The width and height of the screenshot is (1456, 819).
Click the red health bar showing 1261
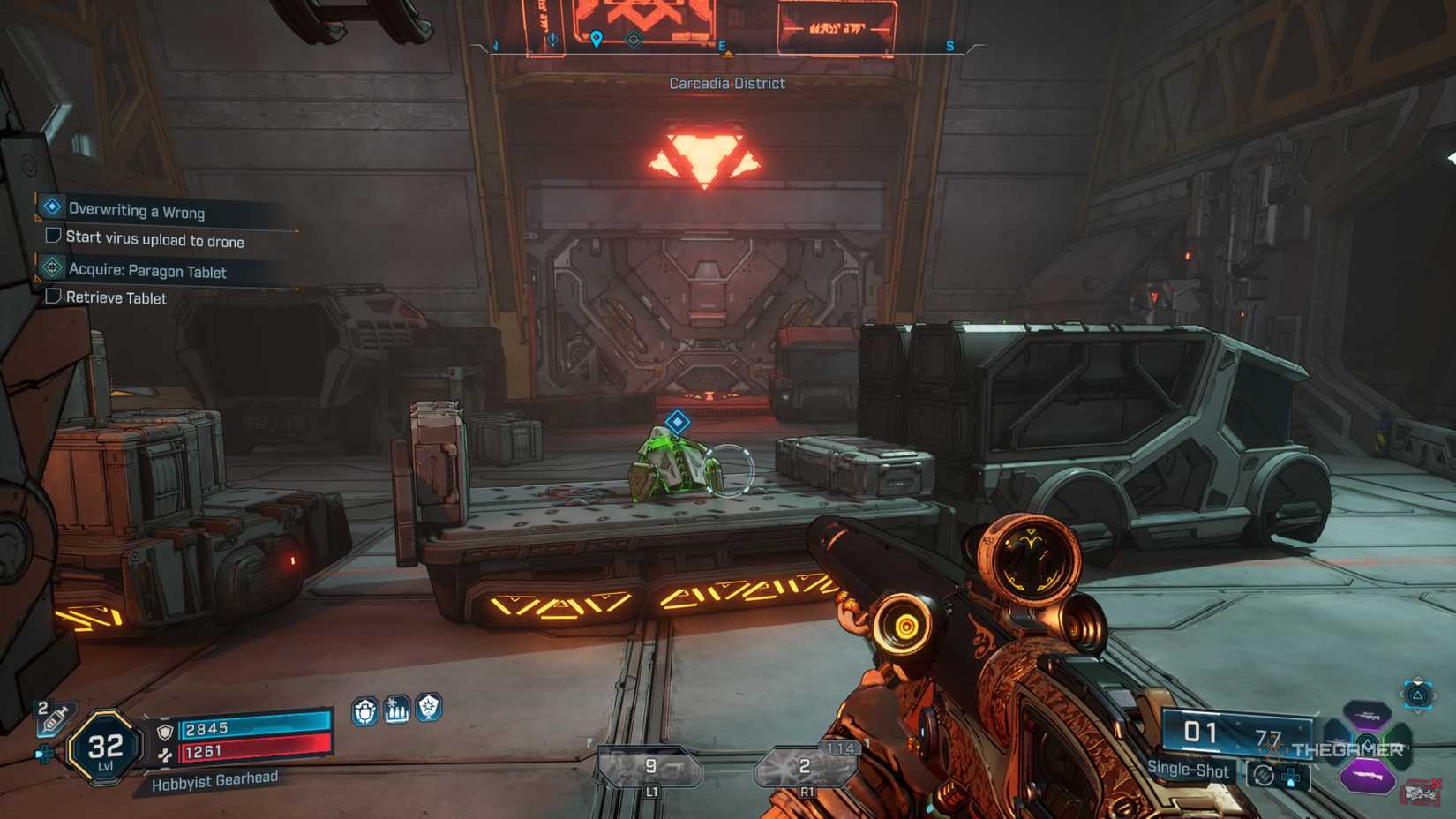(254, 753)
